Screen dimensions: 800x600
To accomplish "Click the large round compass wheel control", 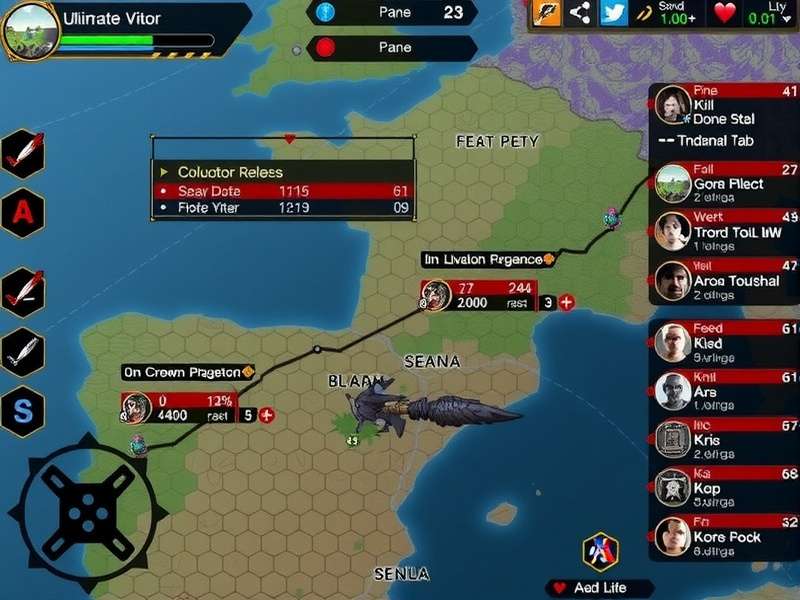I will tap(86, 512).
